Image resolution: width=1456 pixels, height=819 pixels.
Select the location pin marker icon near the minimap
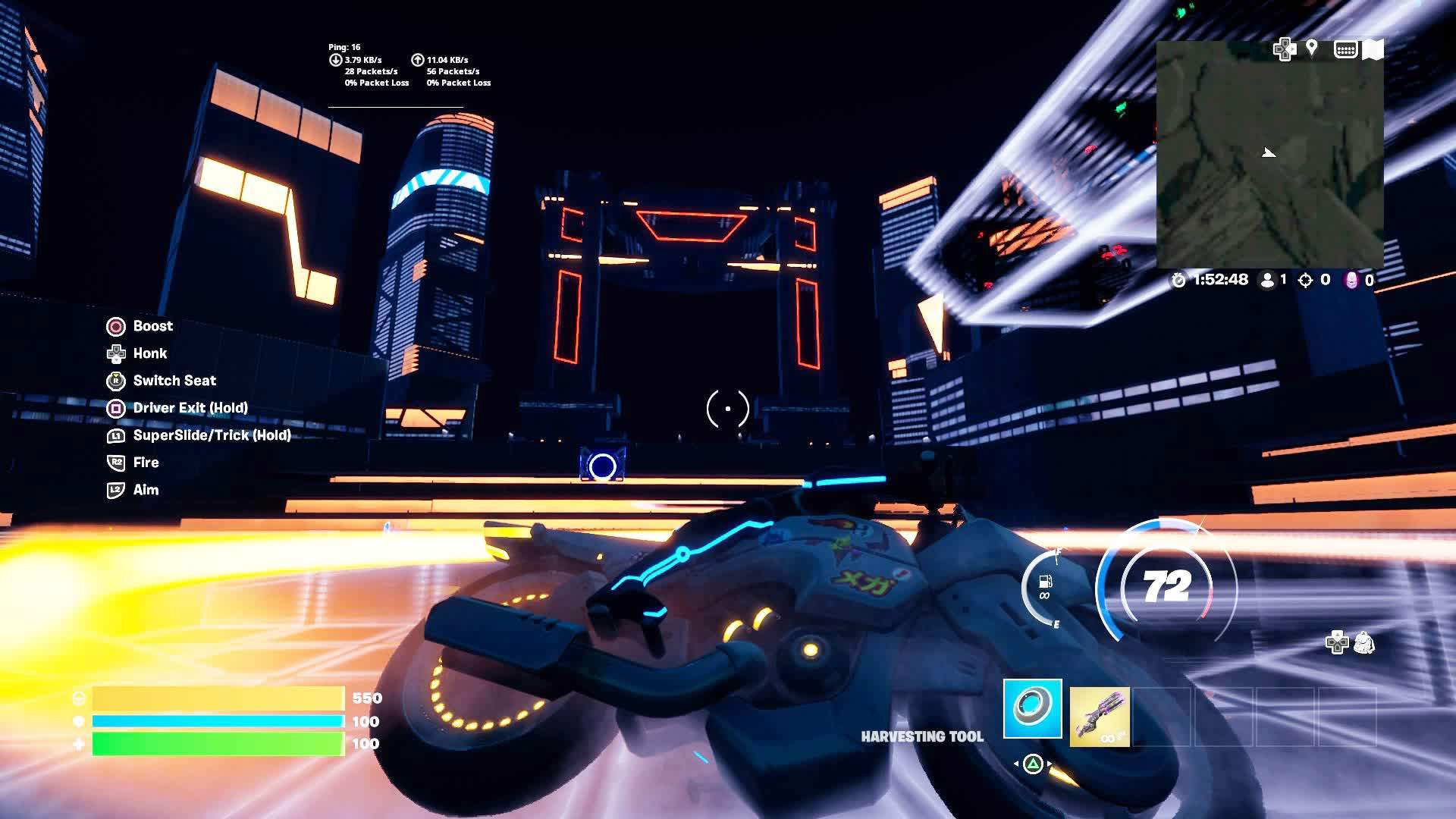[x=1312, y=49]
